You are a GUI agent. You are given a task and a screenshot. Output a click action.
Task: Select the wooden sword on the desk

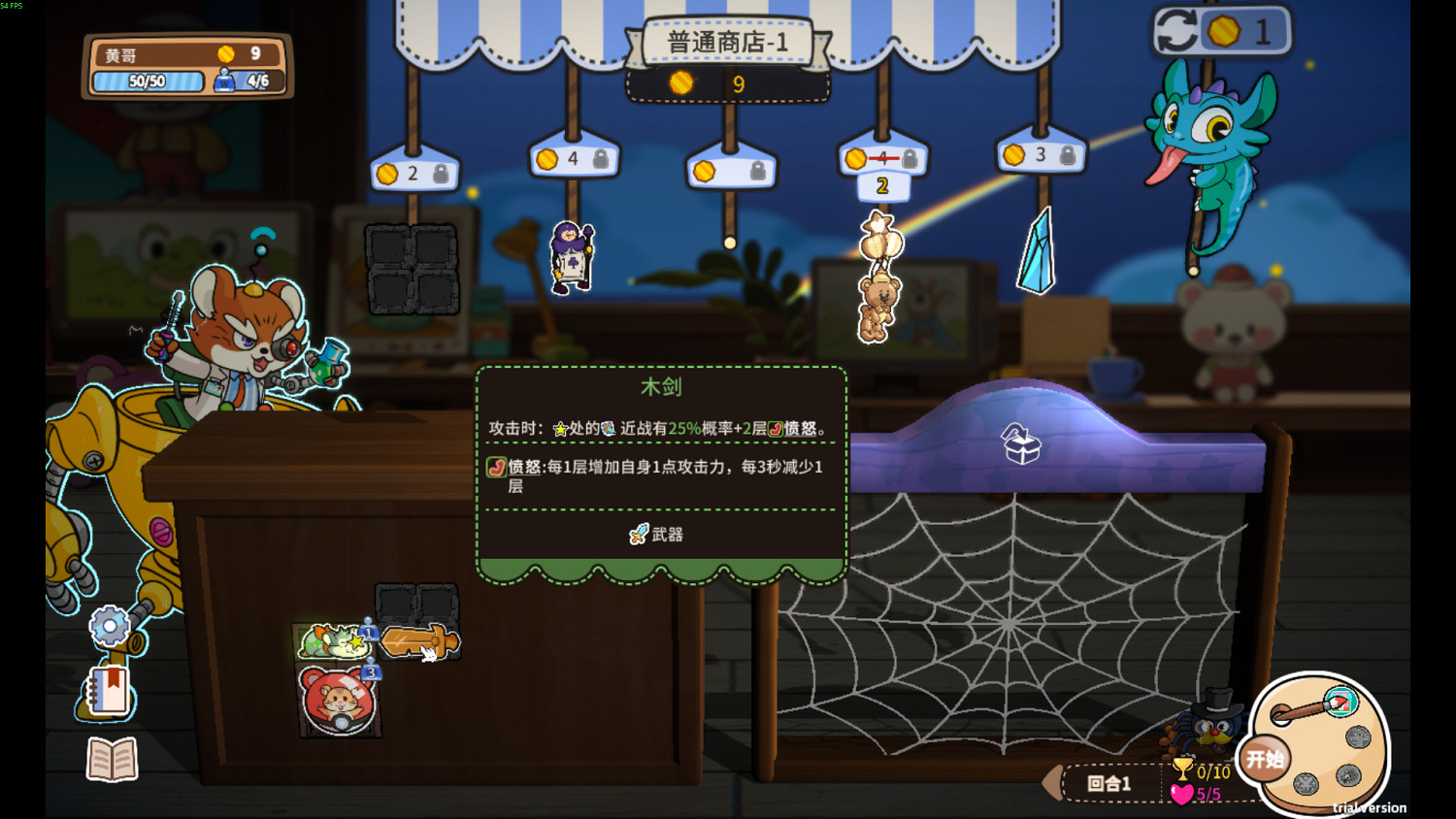419,643
